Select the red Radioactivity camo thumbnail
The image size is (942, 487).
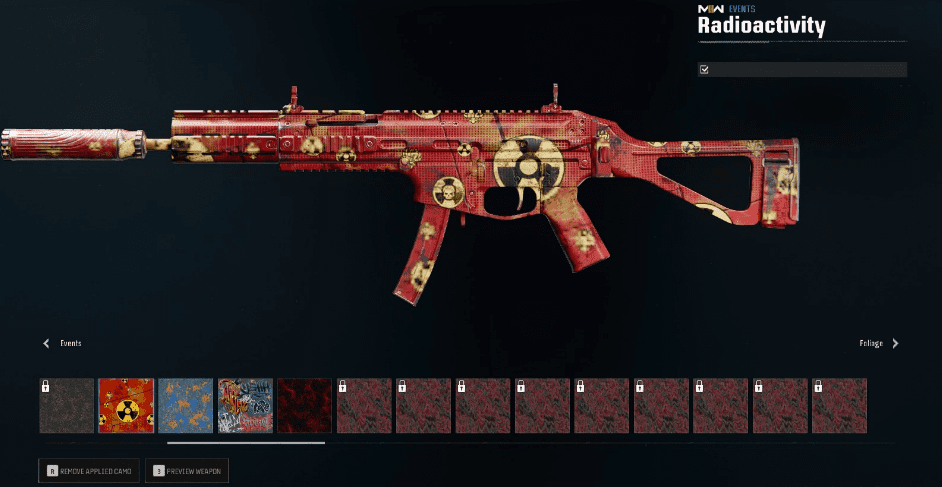pos(126,405)
